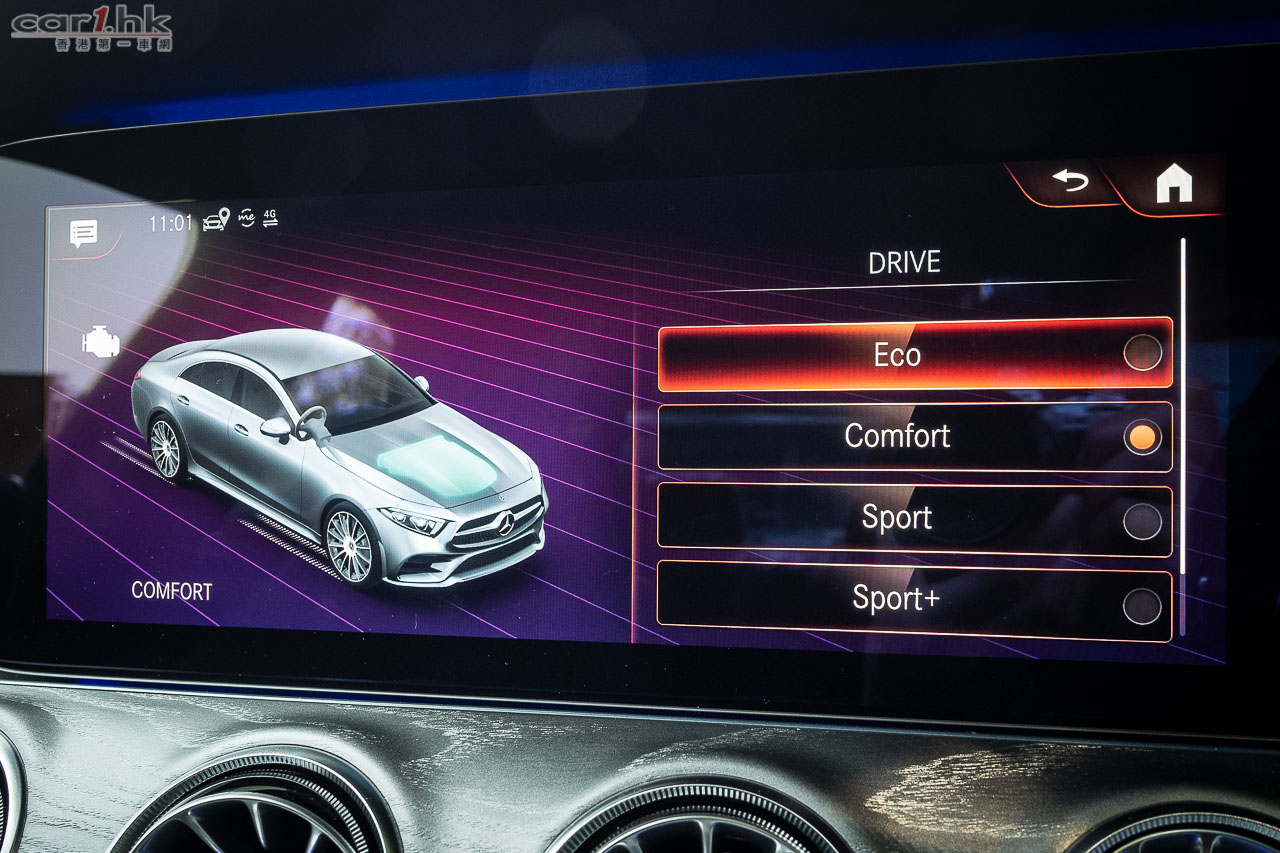
Task: Tap the COMFORT label below the car
Action: pos(171,592)
